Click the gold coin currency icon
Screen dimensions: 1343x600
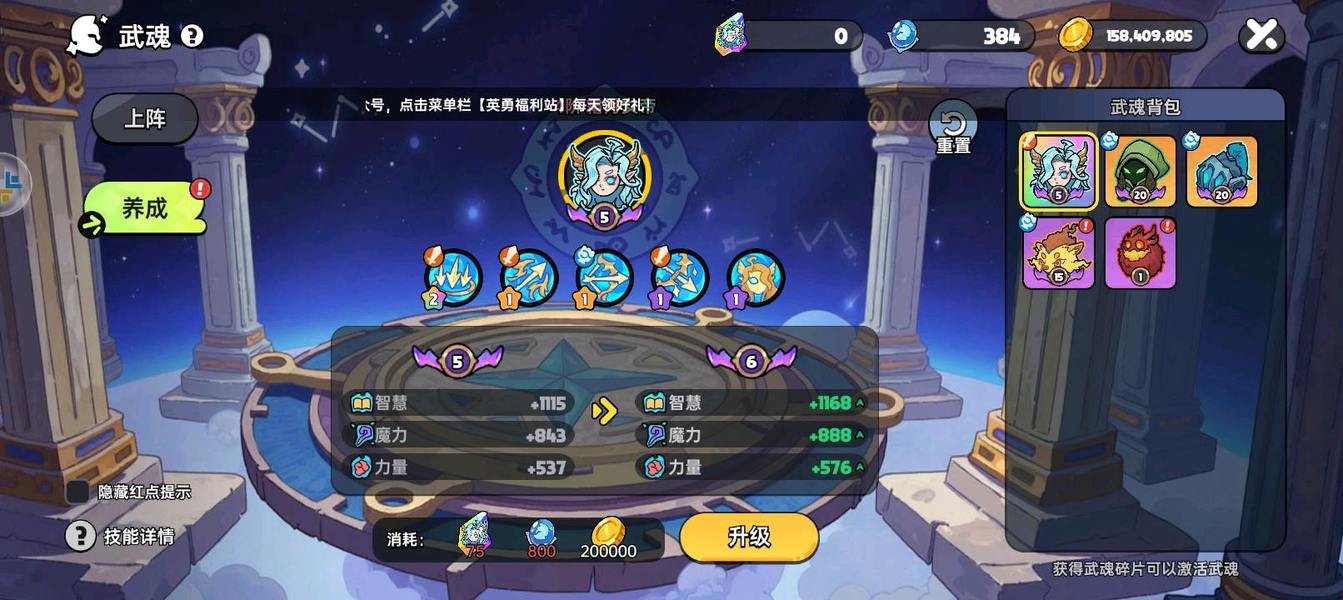coord(1076,36)
